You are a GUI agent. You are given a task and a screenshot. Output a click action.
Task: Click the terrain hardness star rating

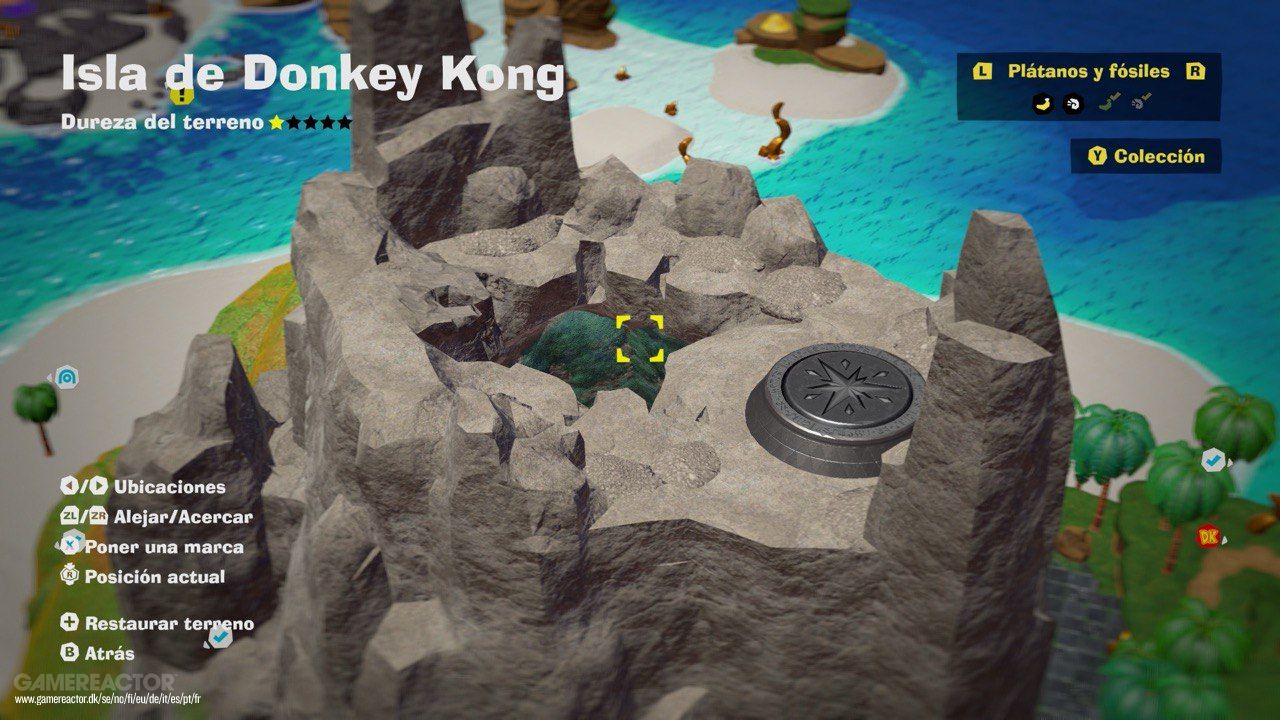point(310,123)
